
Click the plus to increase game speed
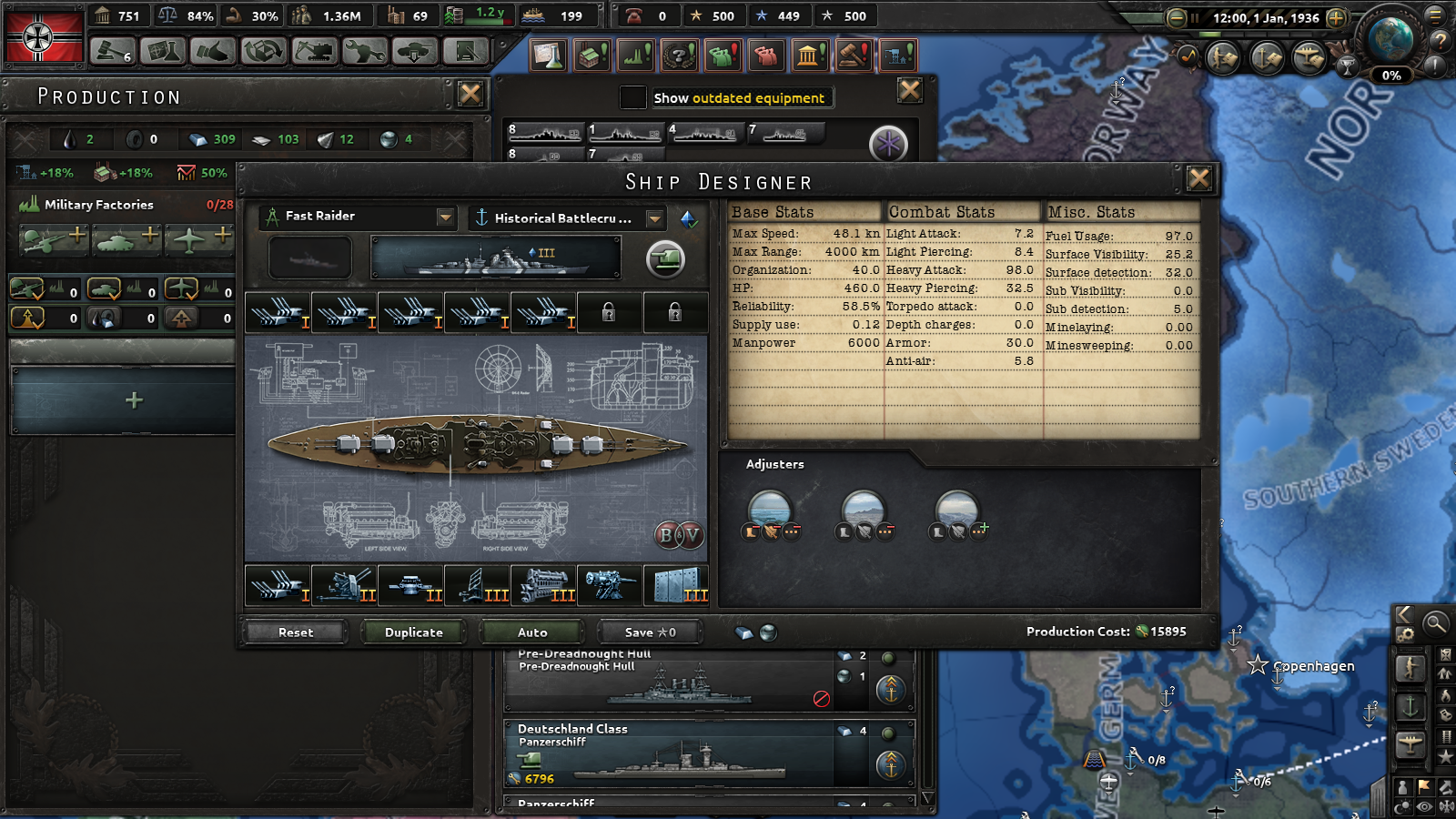pos(1336,16)
